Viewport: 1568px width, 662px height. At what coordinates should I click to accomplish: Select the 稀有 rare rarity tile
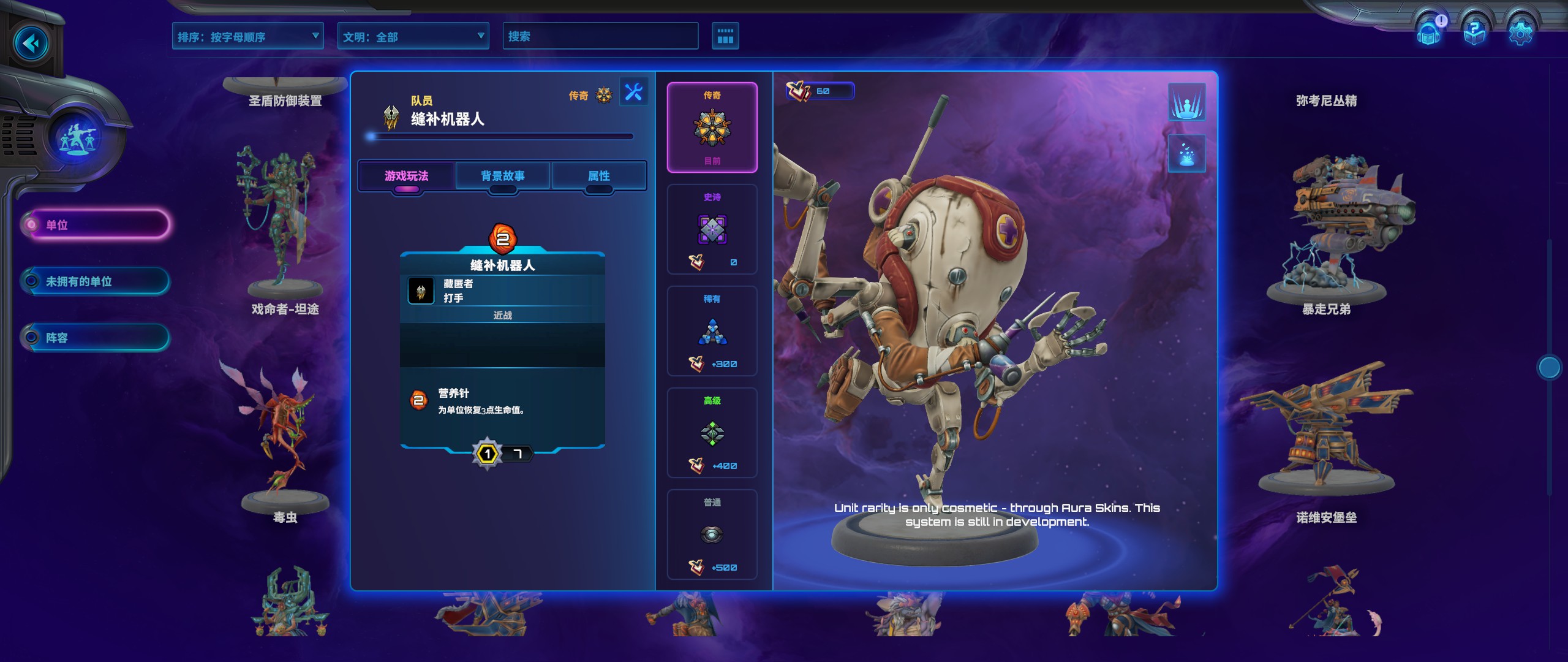pos(712,331)
